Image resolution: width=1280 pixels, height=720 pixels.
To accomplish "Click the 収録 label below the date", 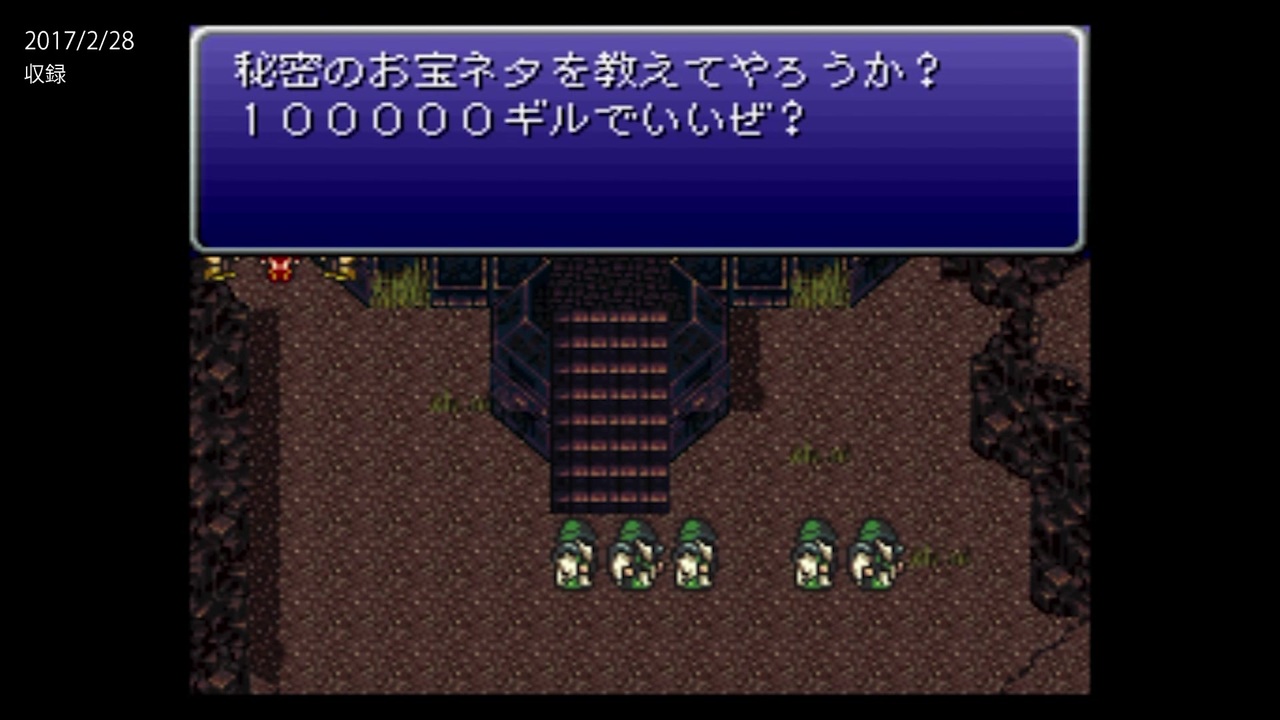I will [x=45, y=74].
